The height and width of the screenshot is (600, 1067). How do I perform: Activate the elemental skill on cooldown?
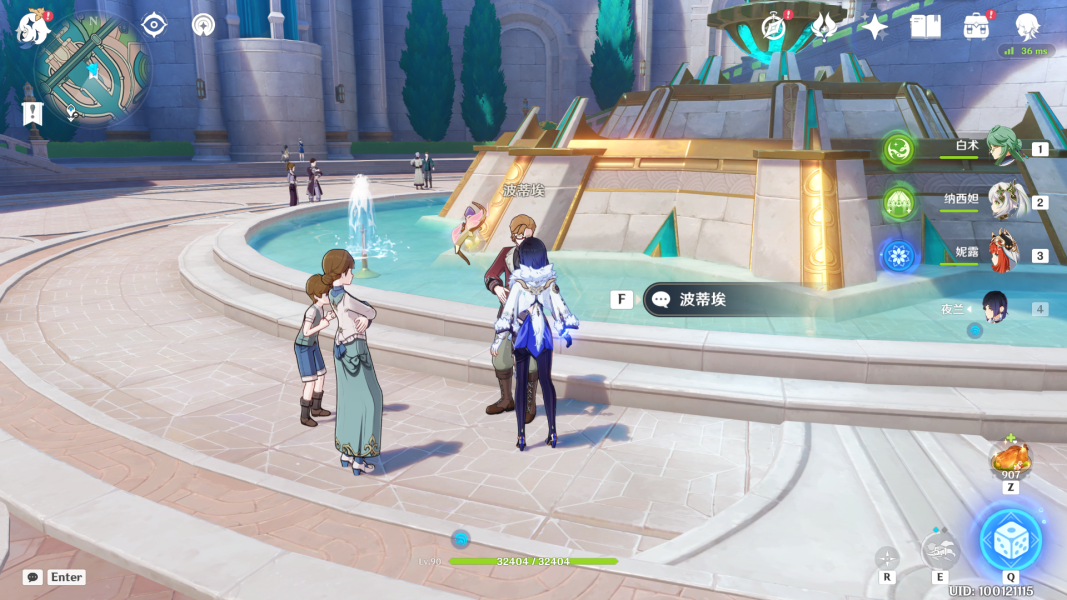tap(940, 549)
